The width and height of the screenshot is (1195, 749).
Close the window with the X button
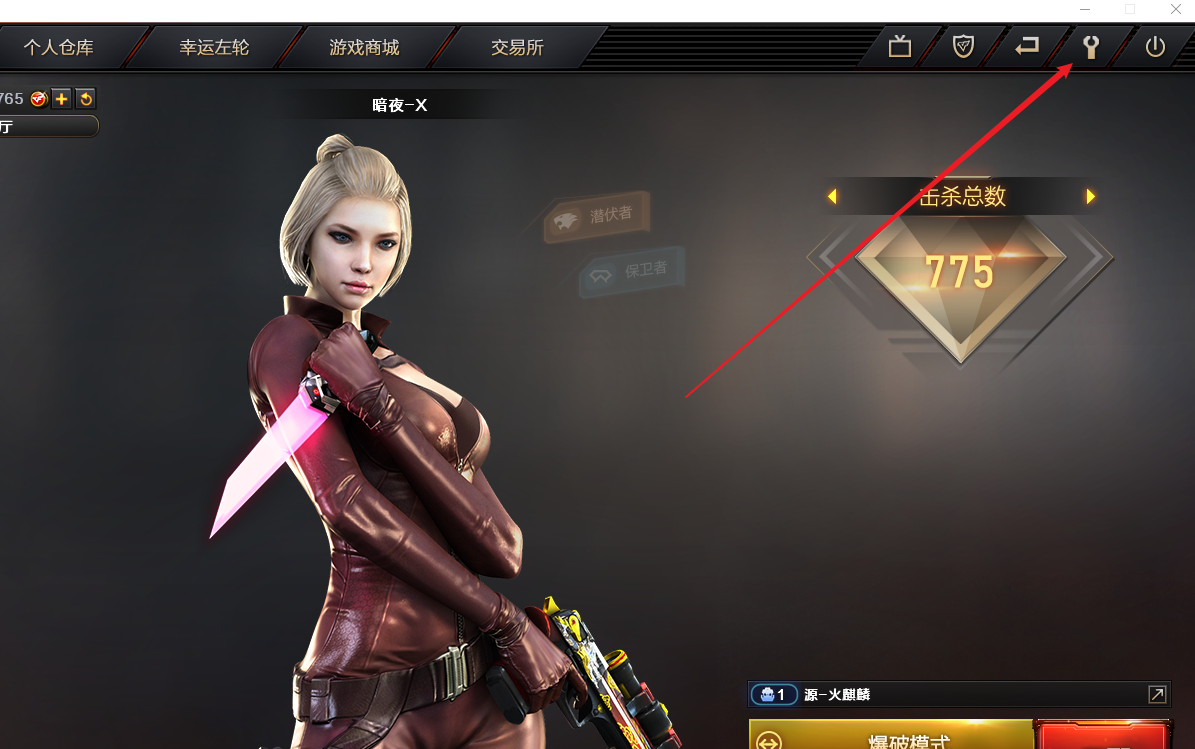[1176, 9]
